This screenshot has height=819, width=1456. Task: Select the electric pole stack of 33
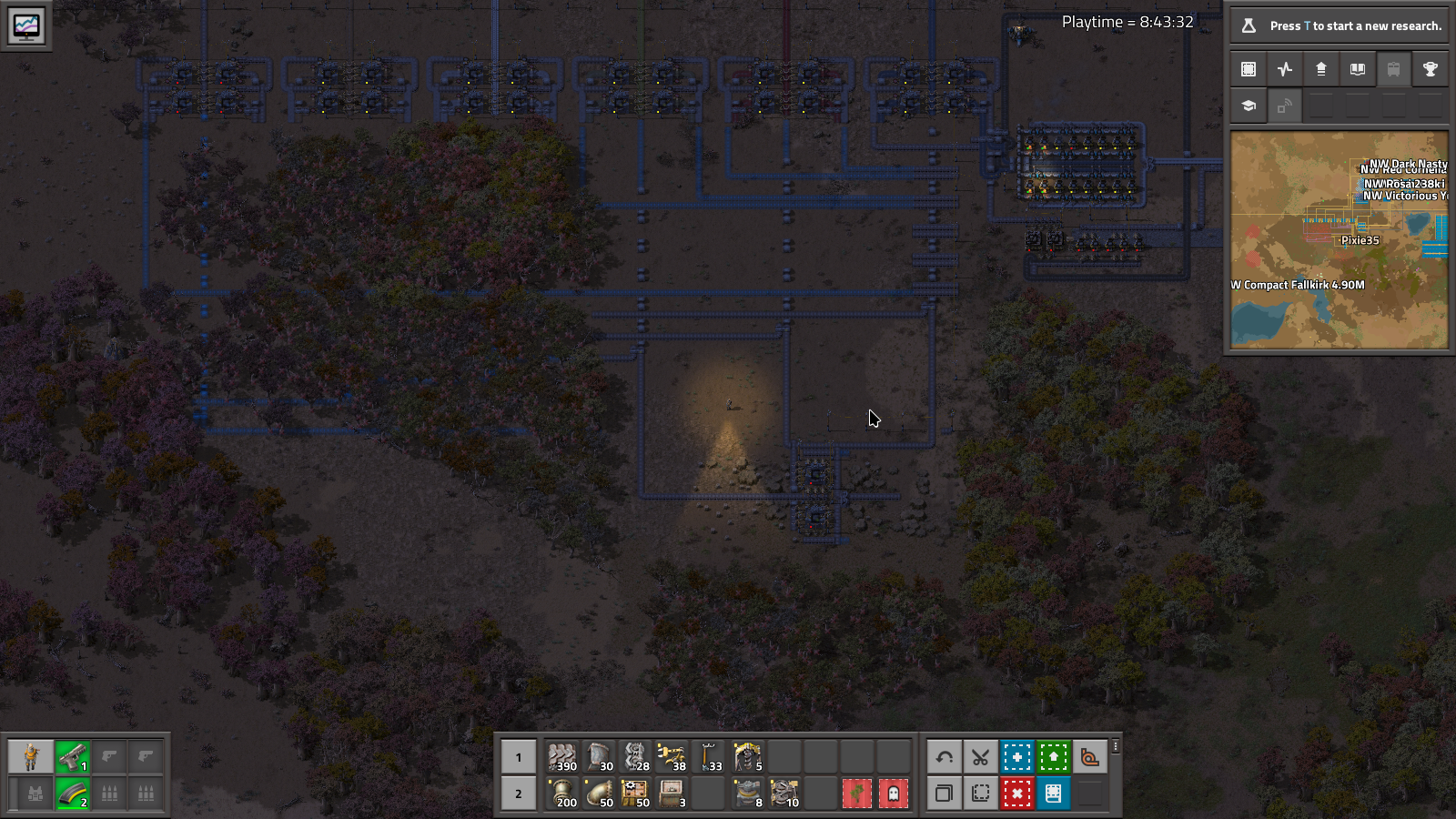coord(709,757)
